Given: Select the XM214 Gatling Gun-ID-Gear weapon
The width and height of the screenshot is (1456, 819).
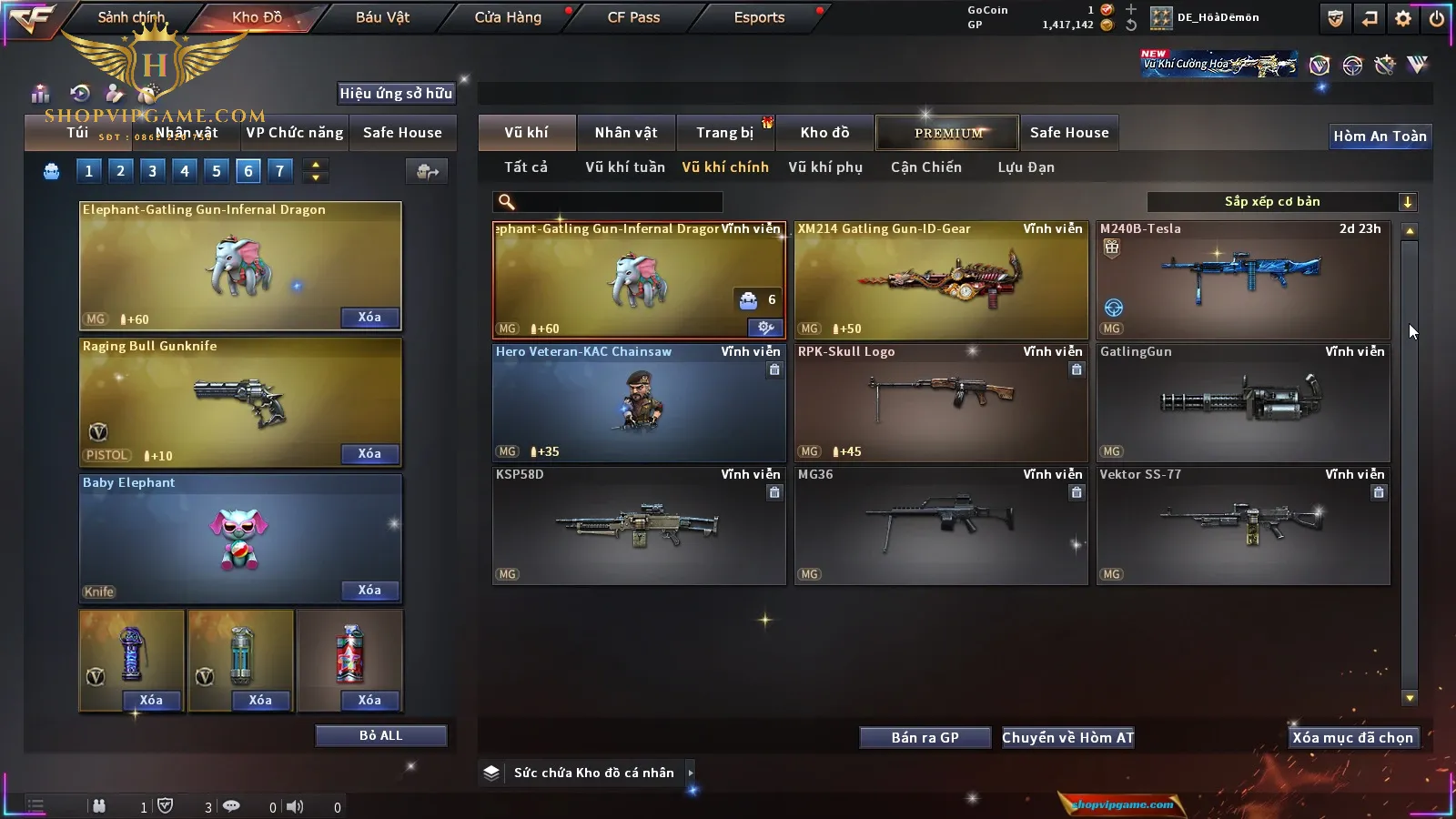Looking at the screenshot, I should tap(941, 280).
